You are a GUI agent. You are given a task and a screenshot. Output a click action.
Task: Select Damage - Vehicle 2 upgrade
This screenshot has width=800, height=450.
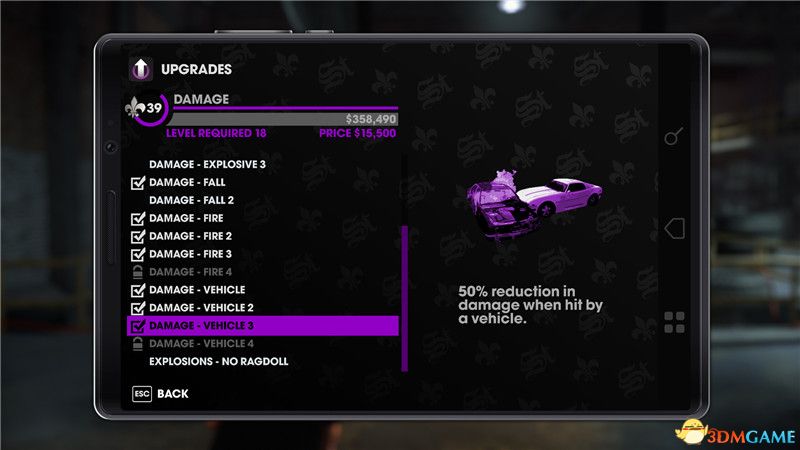(201, 308)
